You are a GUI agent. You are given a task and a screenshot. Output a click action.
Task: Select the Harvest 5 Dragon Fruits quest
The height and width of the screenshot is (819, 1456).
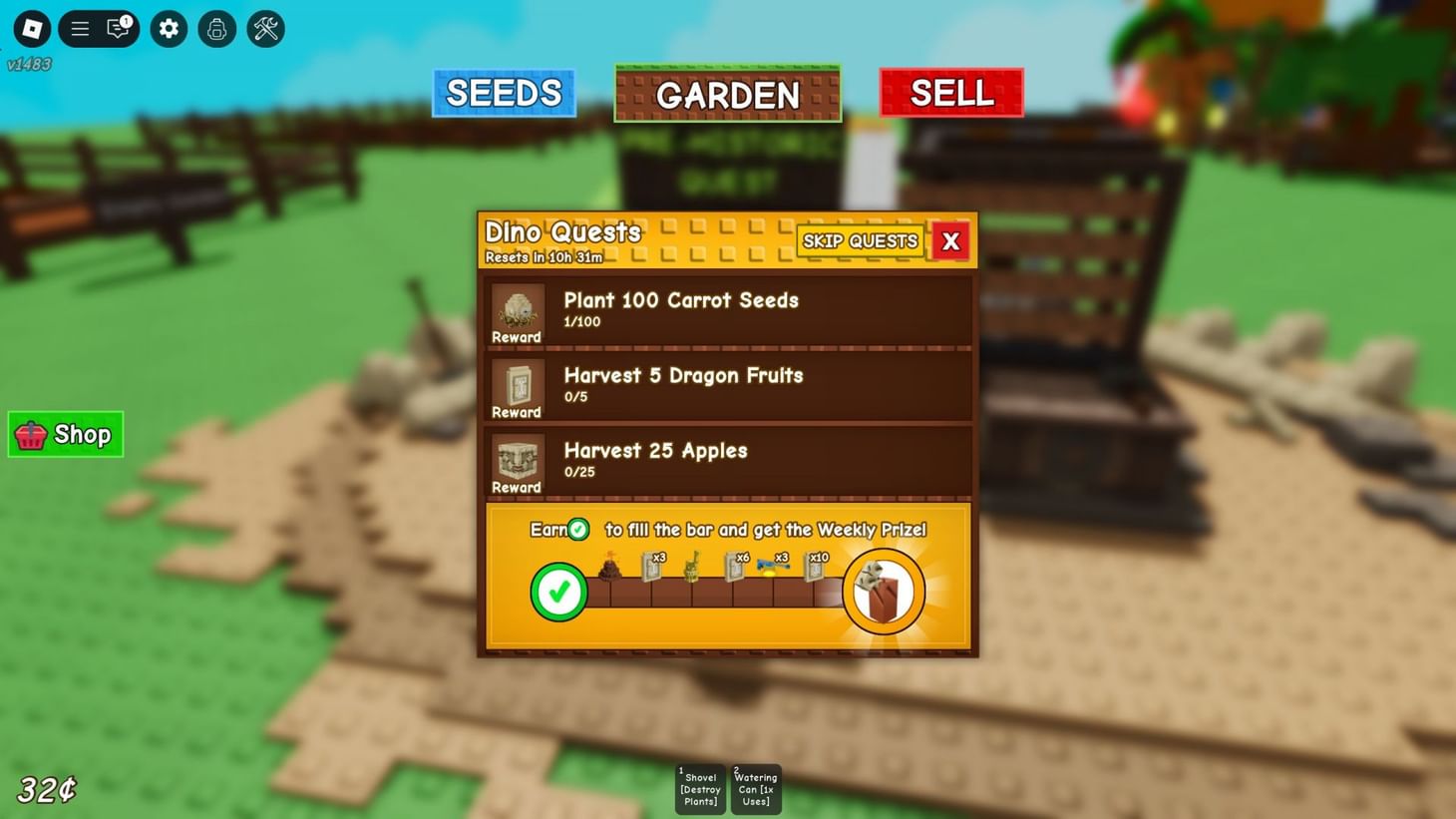pyautogui.click(x=727, y=385)
